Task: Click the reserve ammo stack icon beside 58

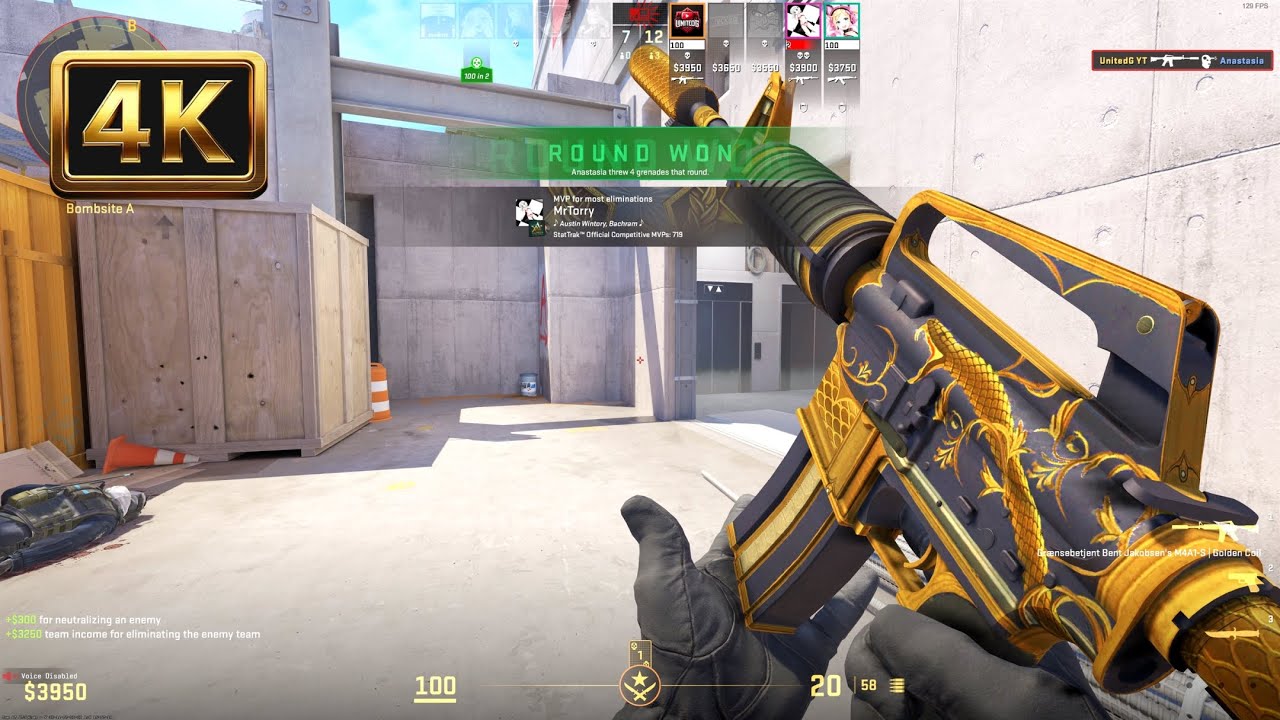Action: 898,685
